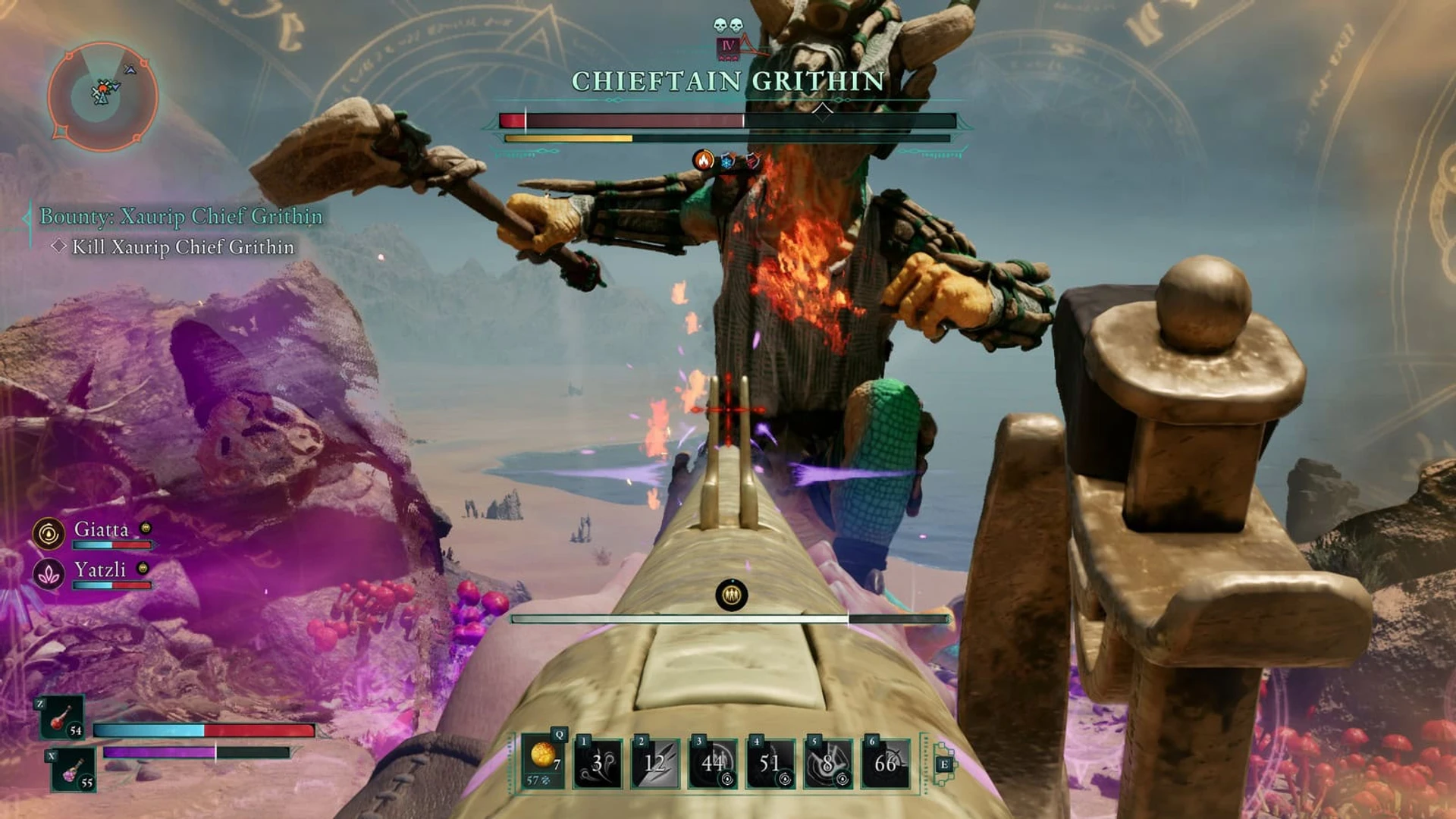The height and width of the screenshot is (819, 1456).
Task: Click the gold companion icon above stamina bar
Action: (x=732, y=595)
